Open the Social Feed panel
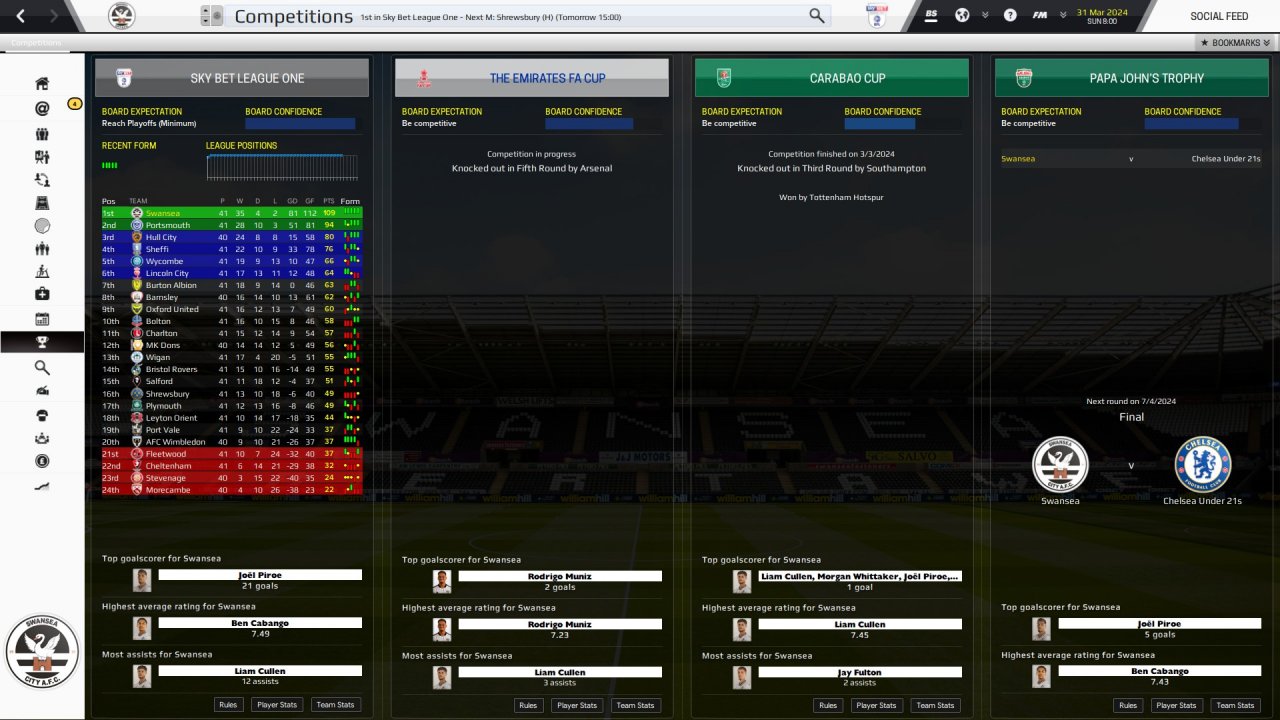This screenshot has height=720, width=1280. pos(1218,16)
